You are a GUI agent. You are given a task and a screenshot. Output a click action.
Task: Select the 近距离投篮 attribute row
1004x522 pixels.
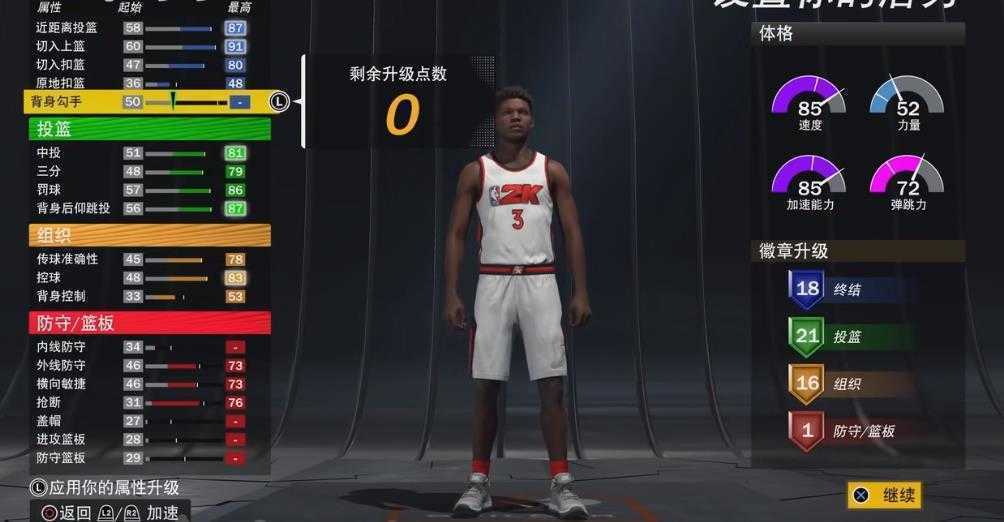[x=140, y=28]
